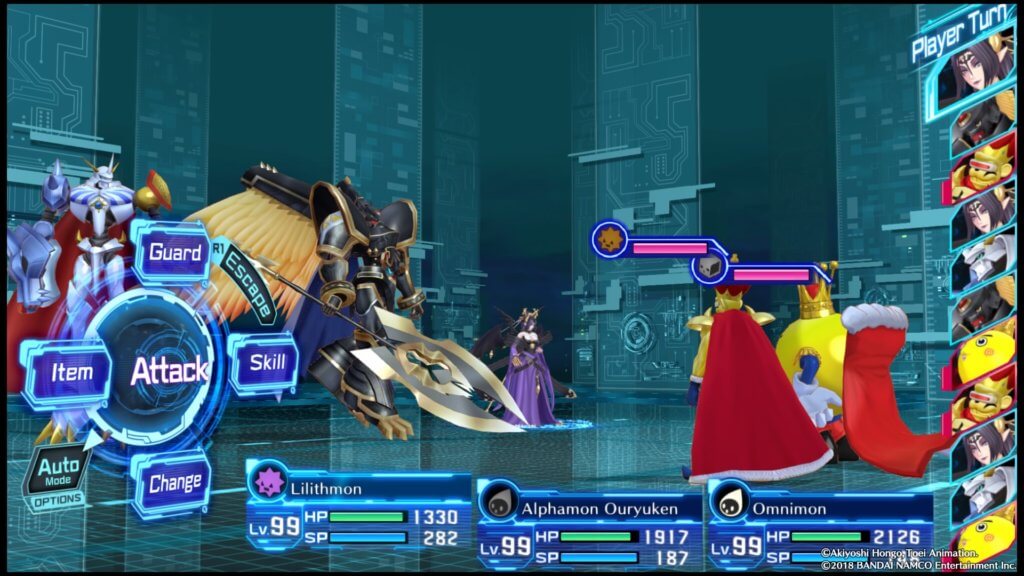Open the Skill menu

click(x=266, y=362)
